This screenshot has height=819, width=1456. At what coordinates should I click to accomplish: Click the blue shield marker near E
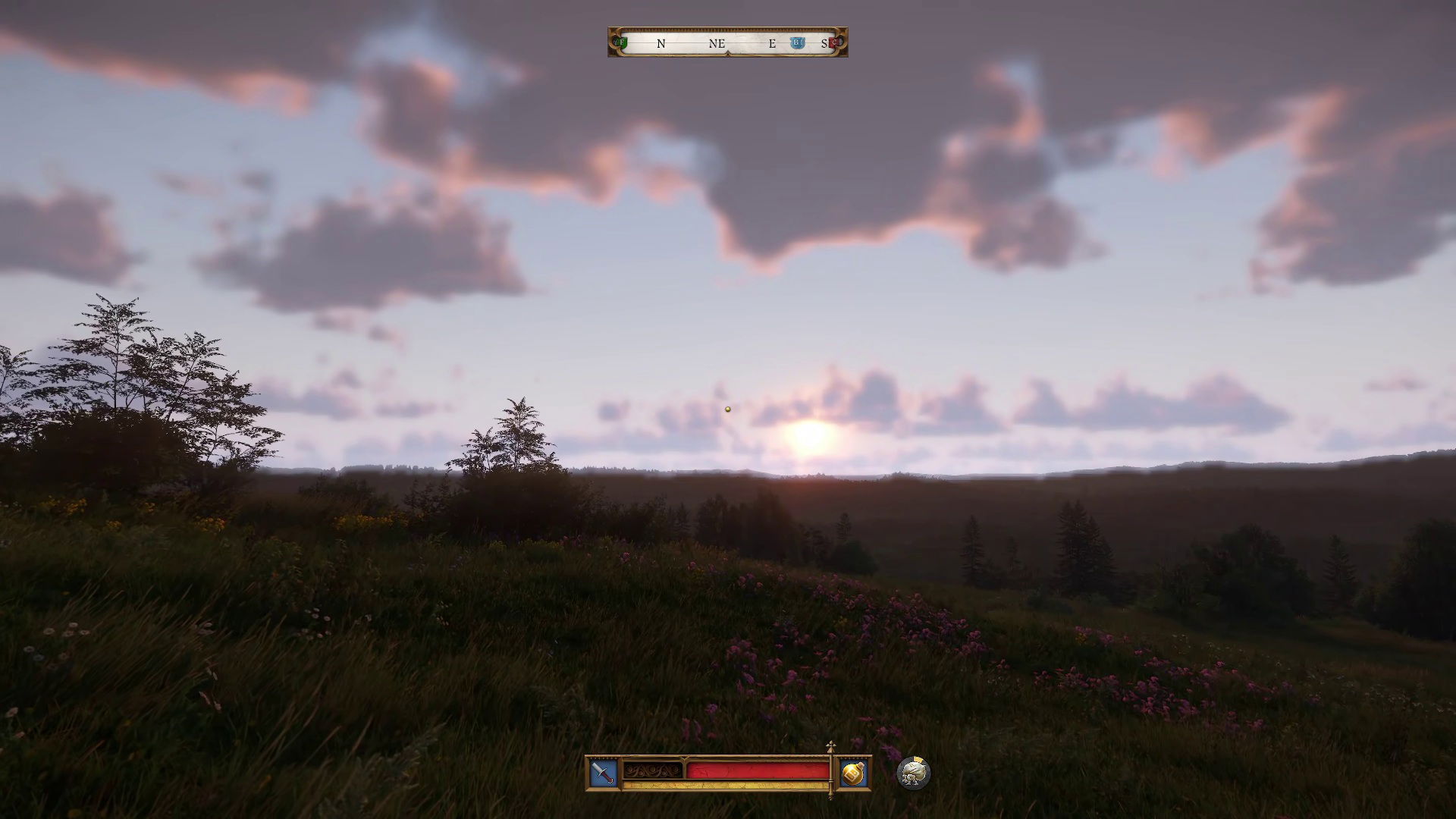tap(798, 42)
